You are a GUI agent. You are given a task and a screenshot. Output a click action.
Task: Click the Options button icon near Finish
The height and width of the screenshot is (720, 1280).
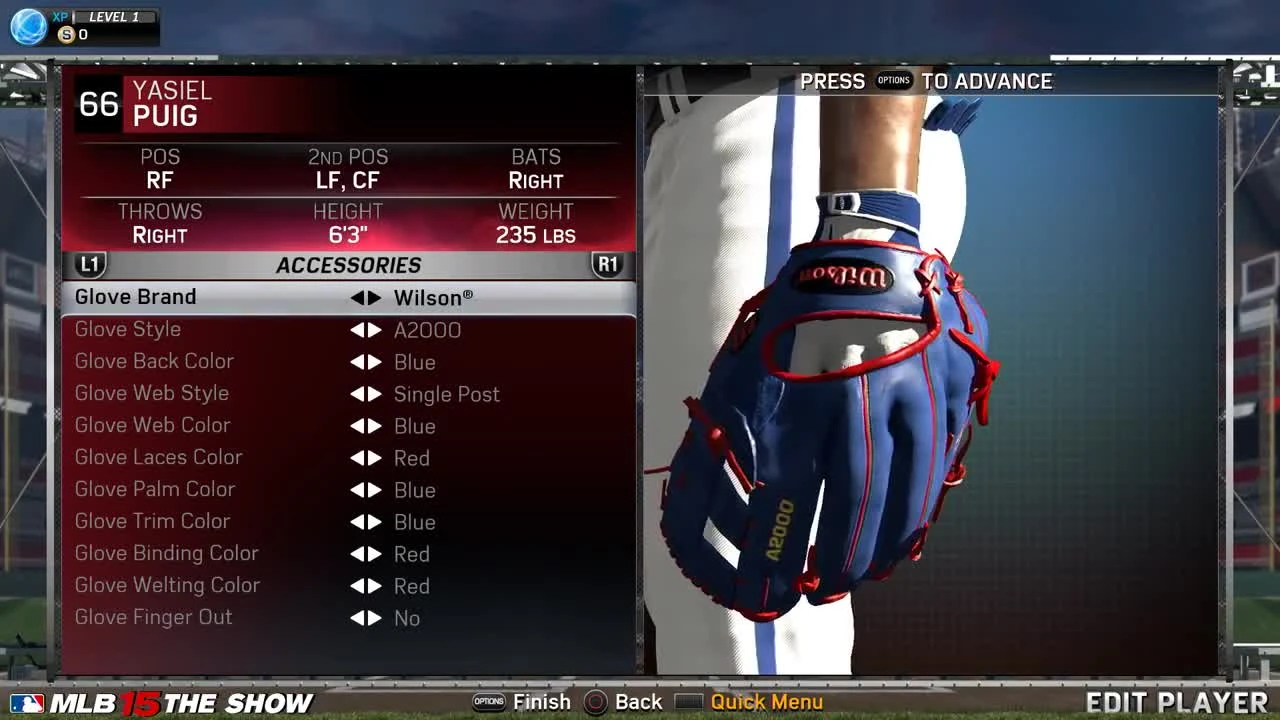click(x=490, y=702)
